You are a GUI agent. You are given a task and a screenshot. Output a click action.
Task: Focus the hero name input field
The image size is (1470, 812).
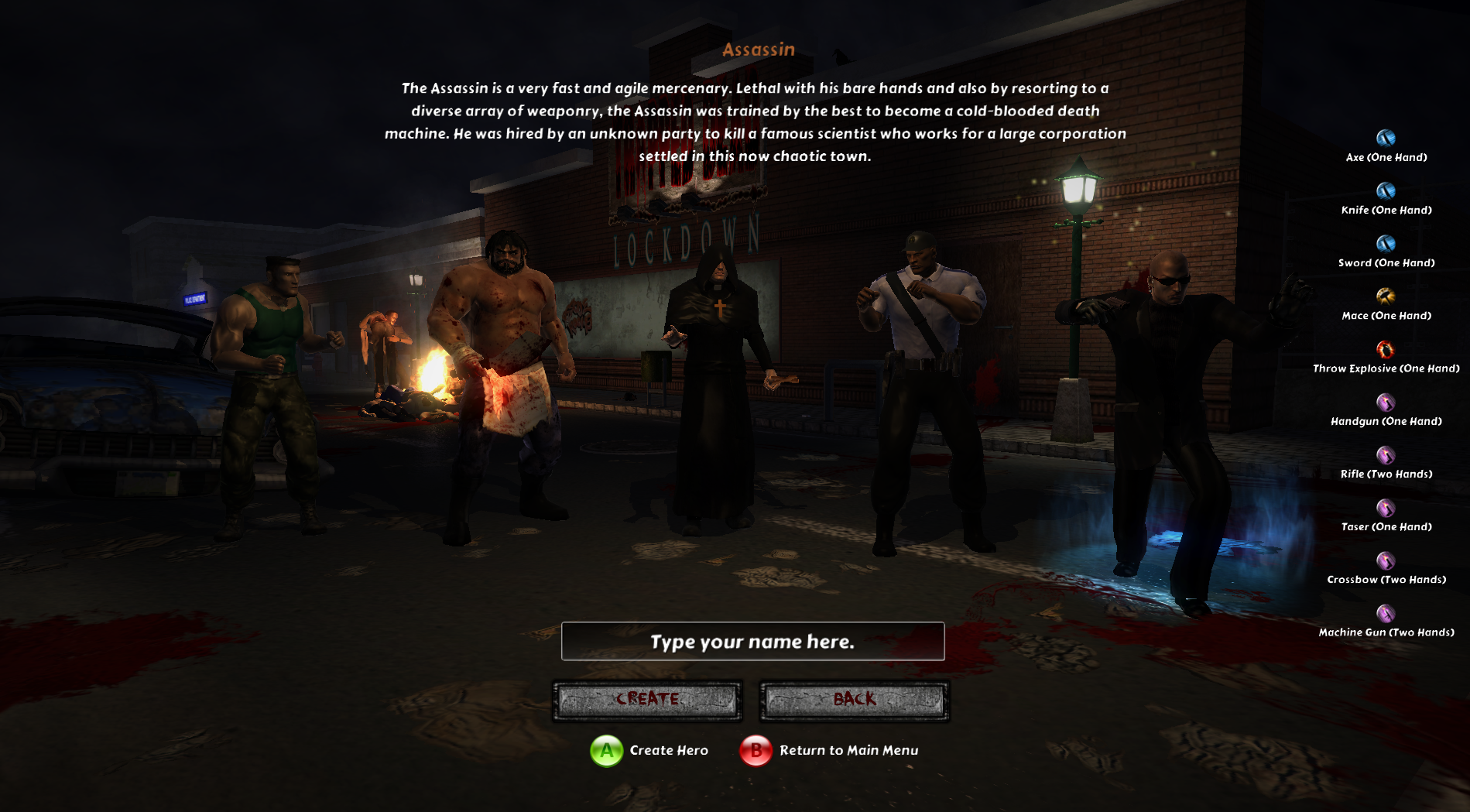[x=752, y=642]
